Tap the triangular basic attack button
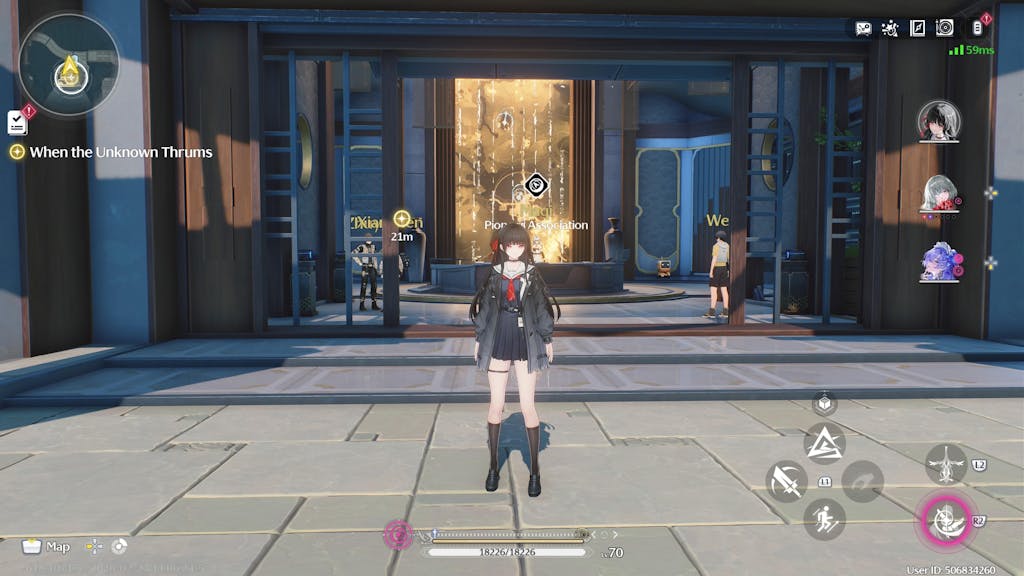 tap(824, 443)
